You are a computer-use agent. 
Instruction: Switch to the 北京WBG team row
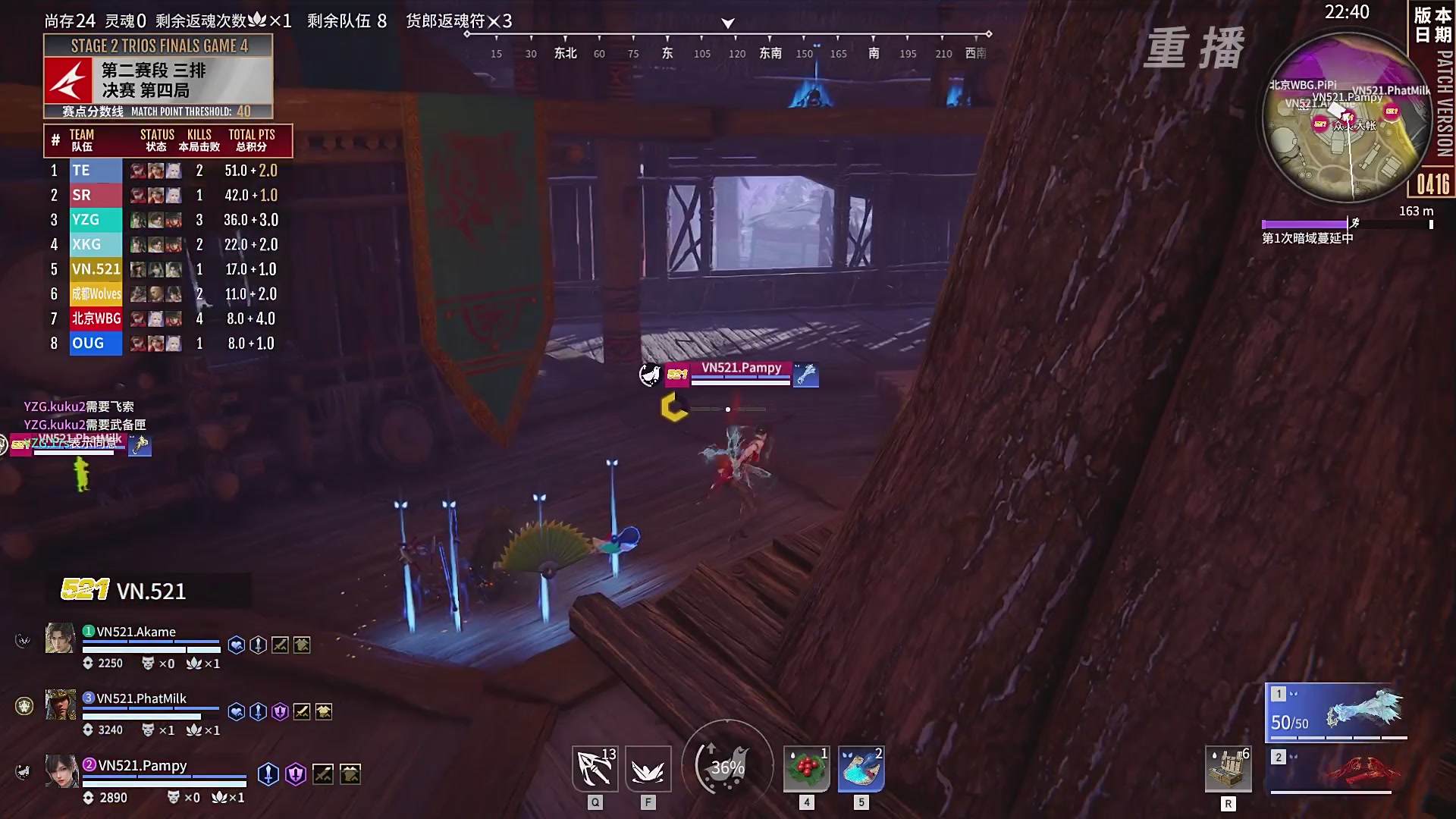tap(96, 318)
